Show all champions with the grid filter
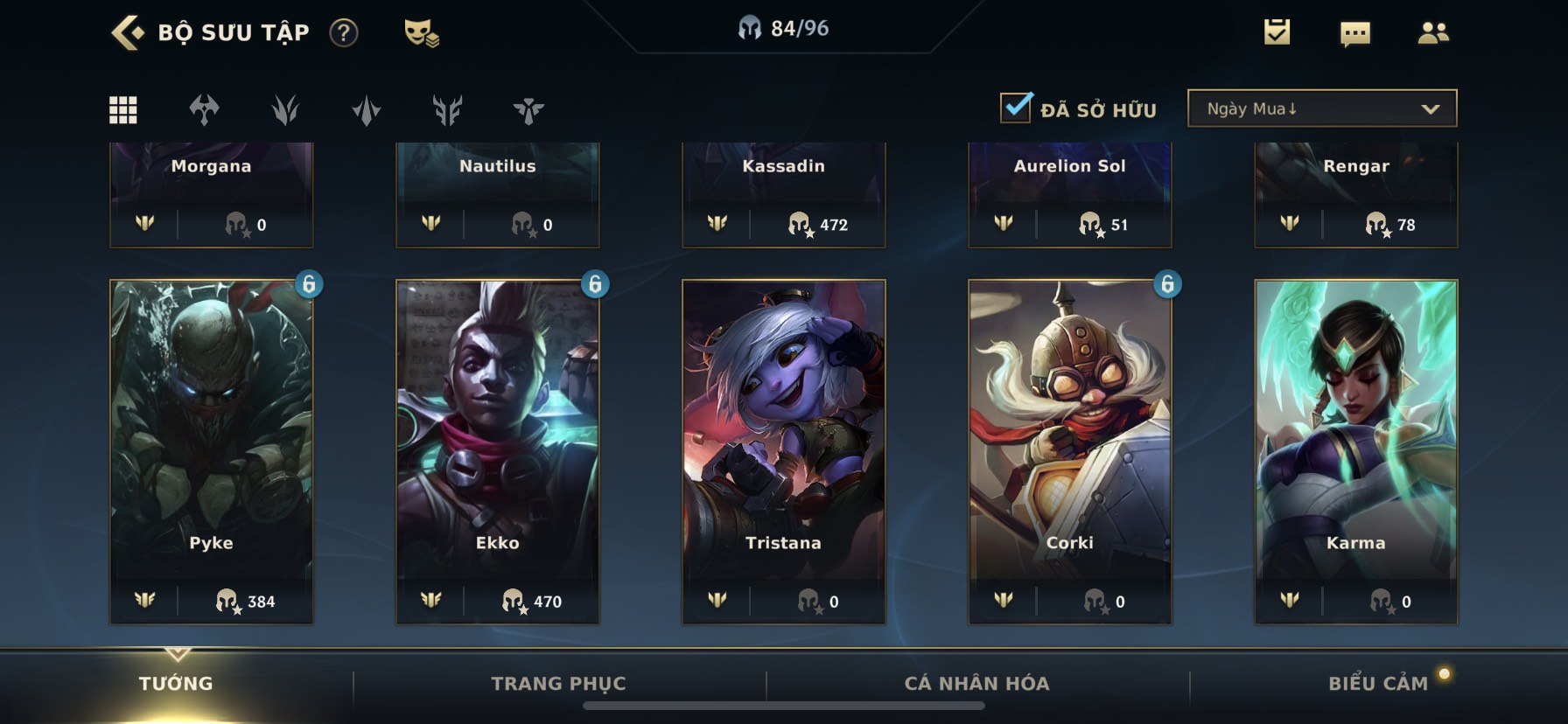The image size is (1568, 724). pos(122,110)
